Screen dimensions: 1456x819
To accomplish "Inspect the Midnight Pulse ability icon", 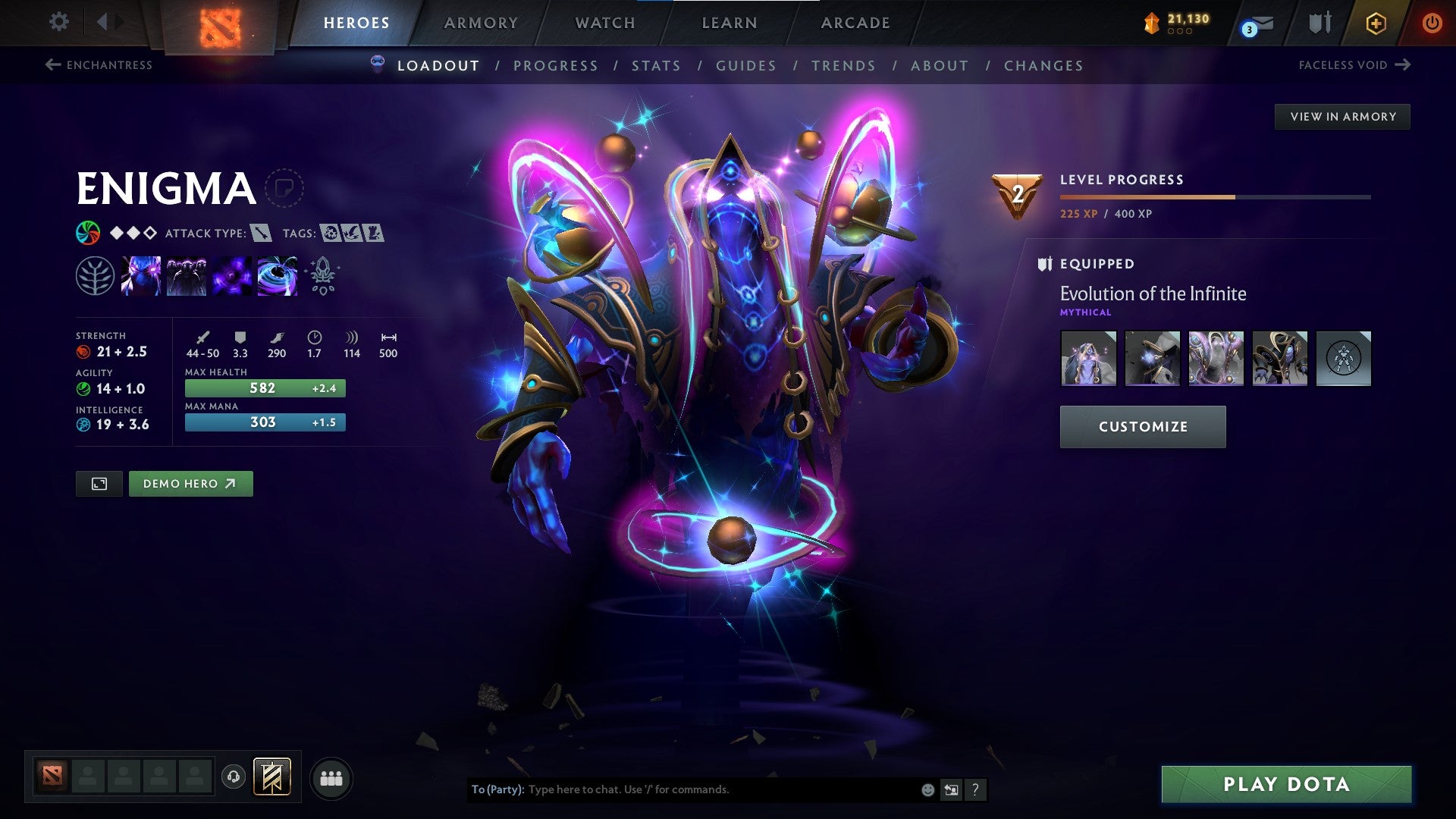I will pos(231,275).
